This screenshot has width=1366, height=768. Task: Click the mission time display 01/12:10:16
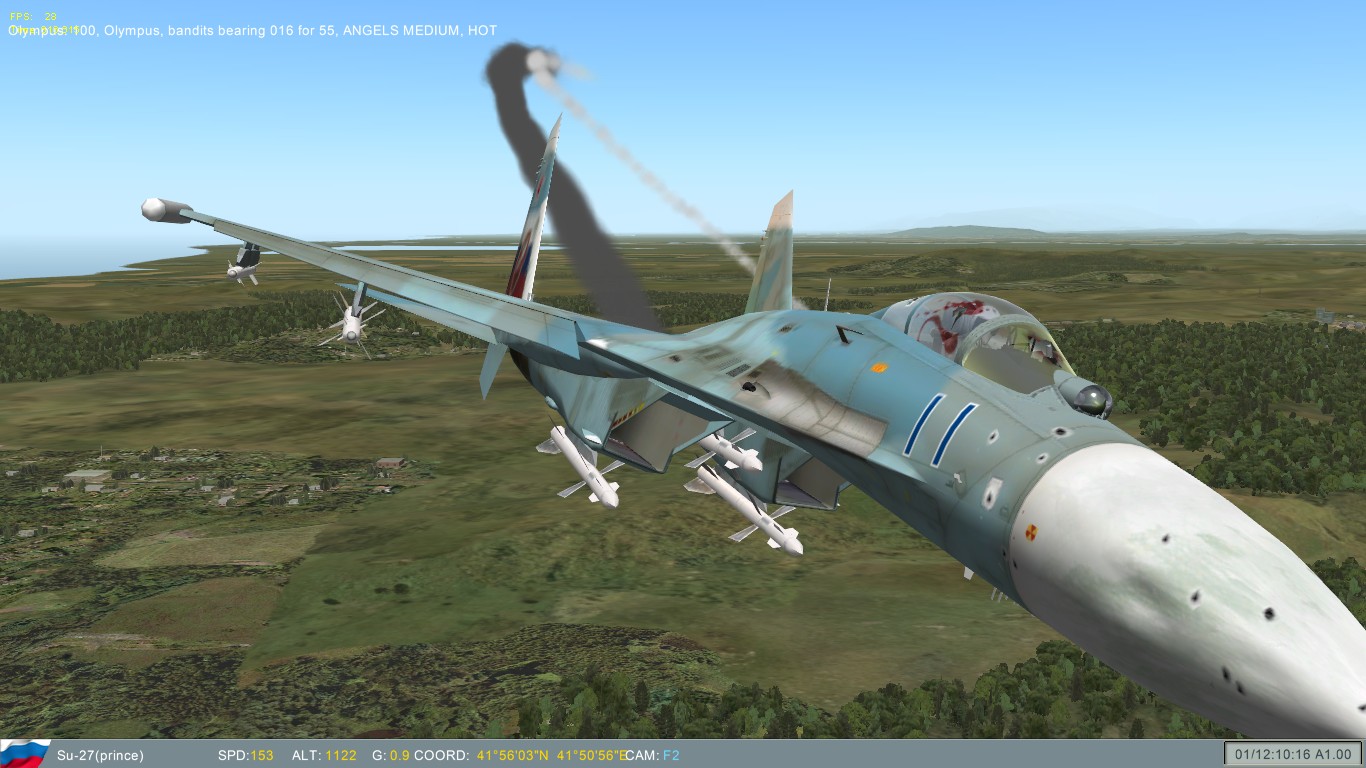click(x=1273, y=756)
